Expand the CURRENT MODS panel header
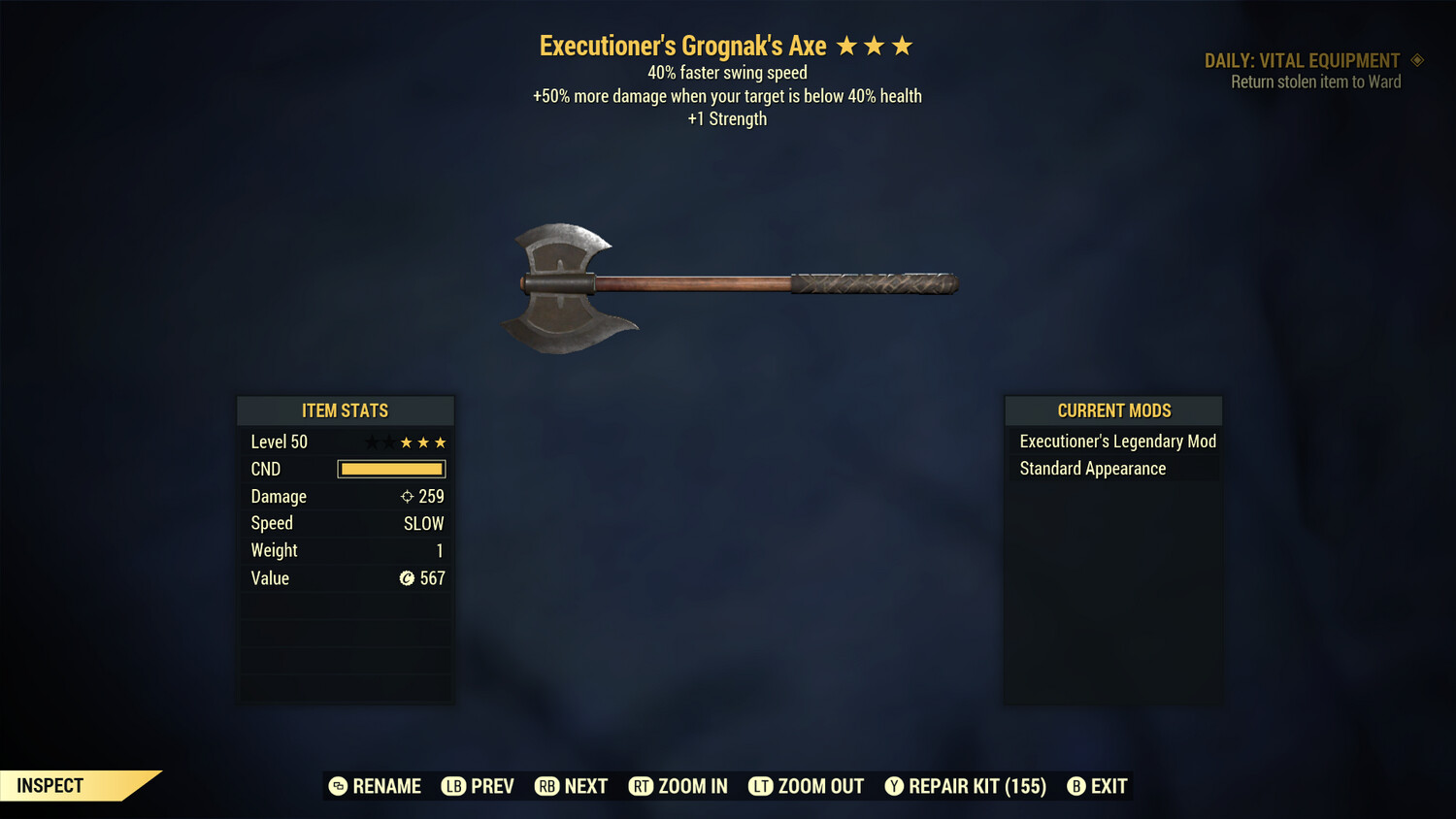This screenshot has height=819, width=1456. coord(1113,410)
